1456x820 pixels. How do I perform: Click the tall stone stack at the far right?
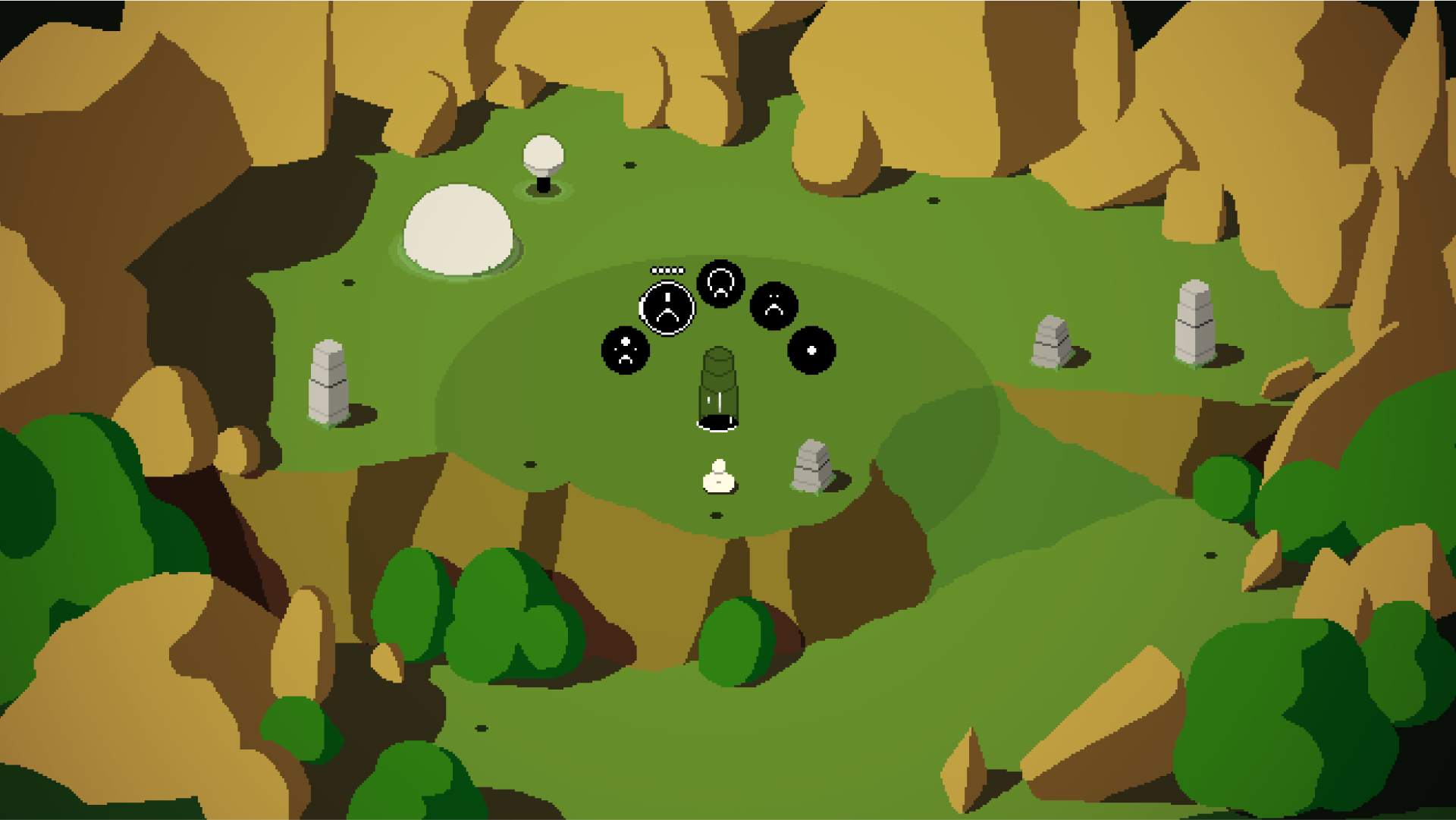click(1193, 319)
